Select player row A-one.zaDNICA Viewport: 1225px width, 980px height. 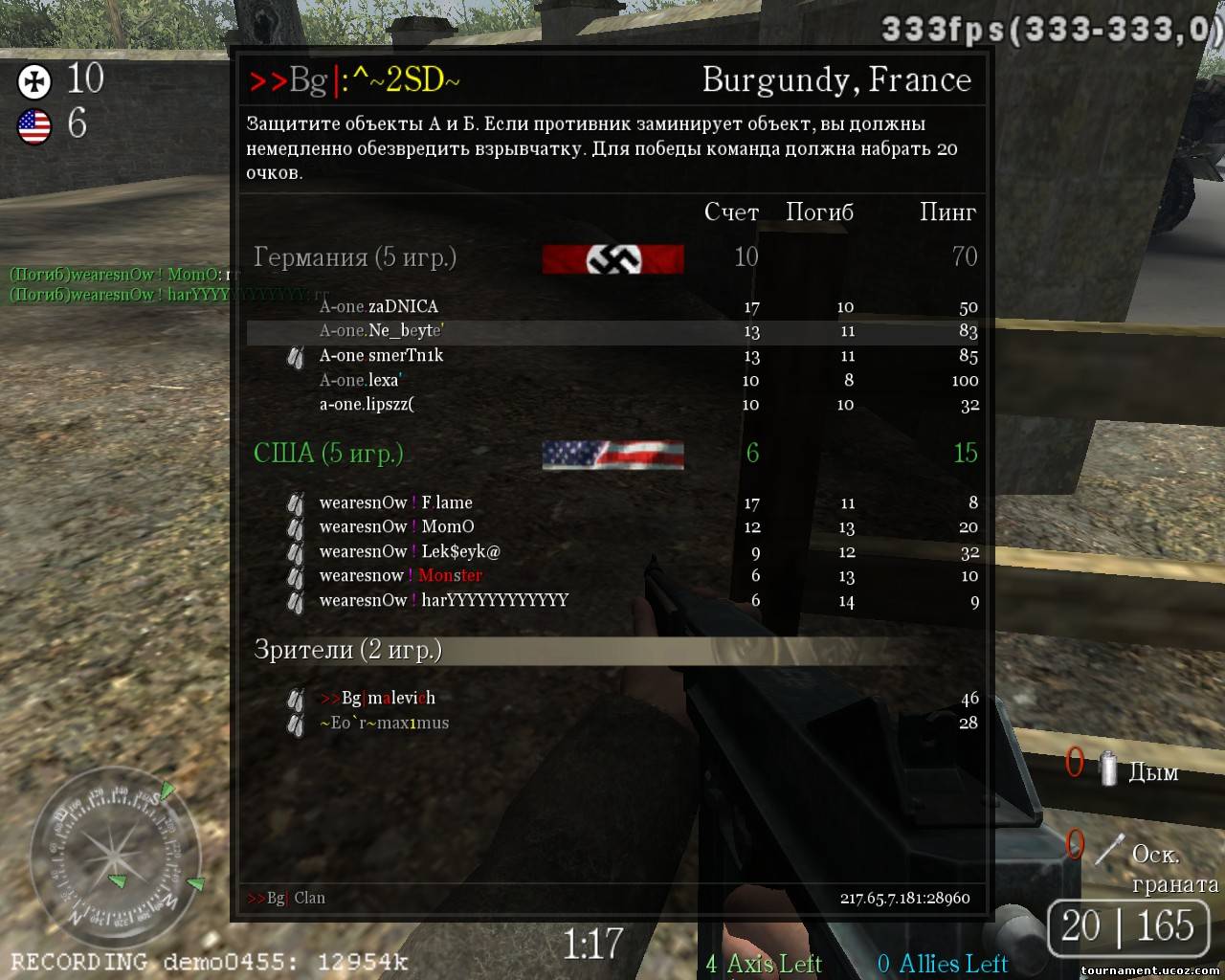coord(379,307)
